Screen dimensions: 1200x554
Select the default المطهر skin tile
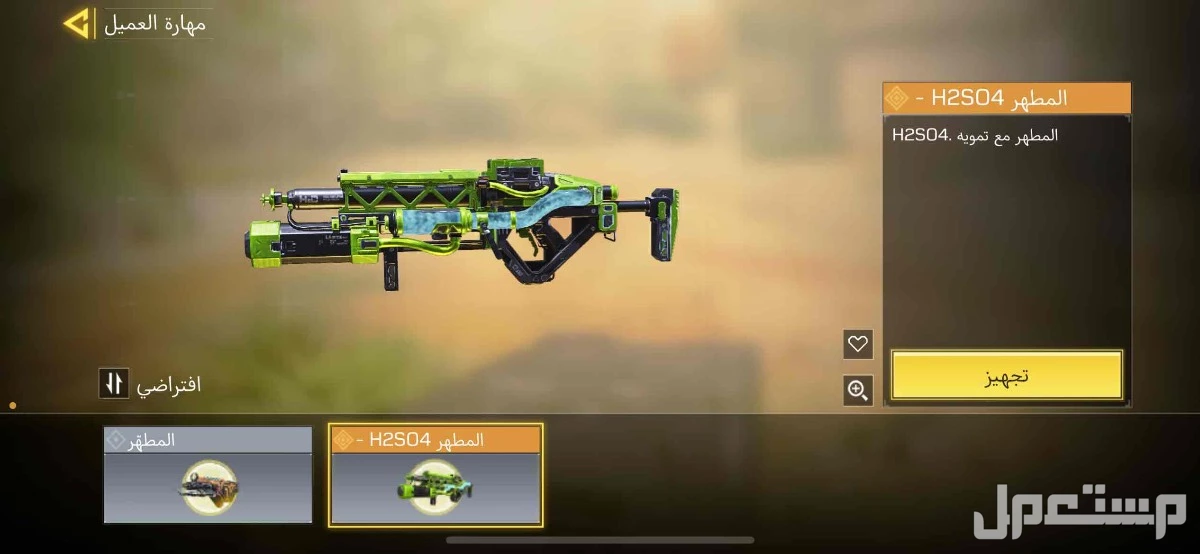pyautogui.click(x=208, y=475)
